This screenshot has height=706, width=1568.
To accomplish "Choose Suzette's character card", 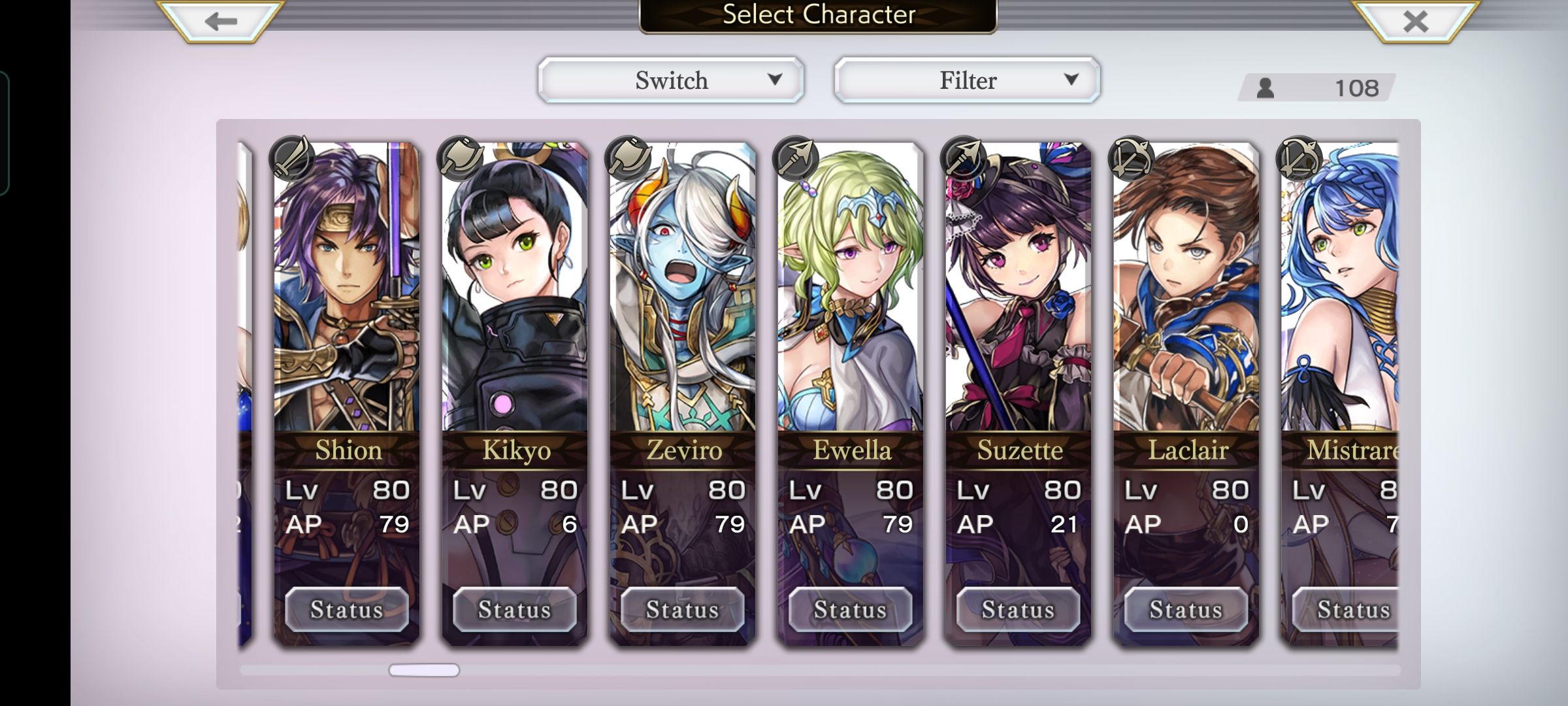I will (x=1018, y=294).
